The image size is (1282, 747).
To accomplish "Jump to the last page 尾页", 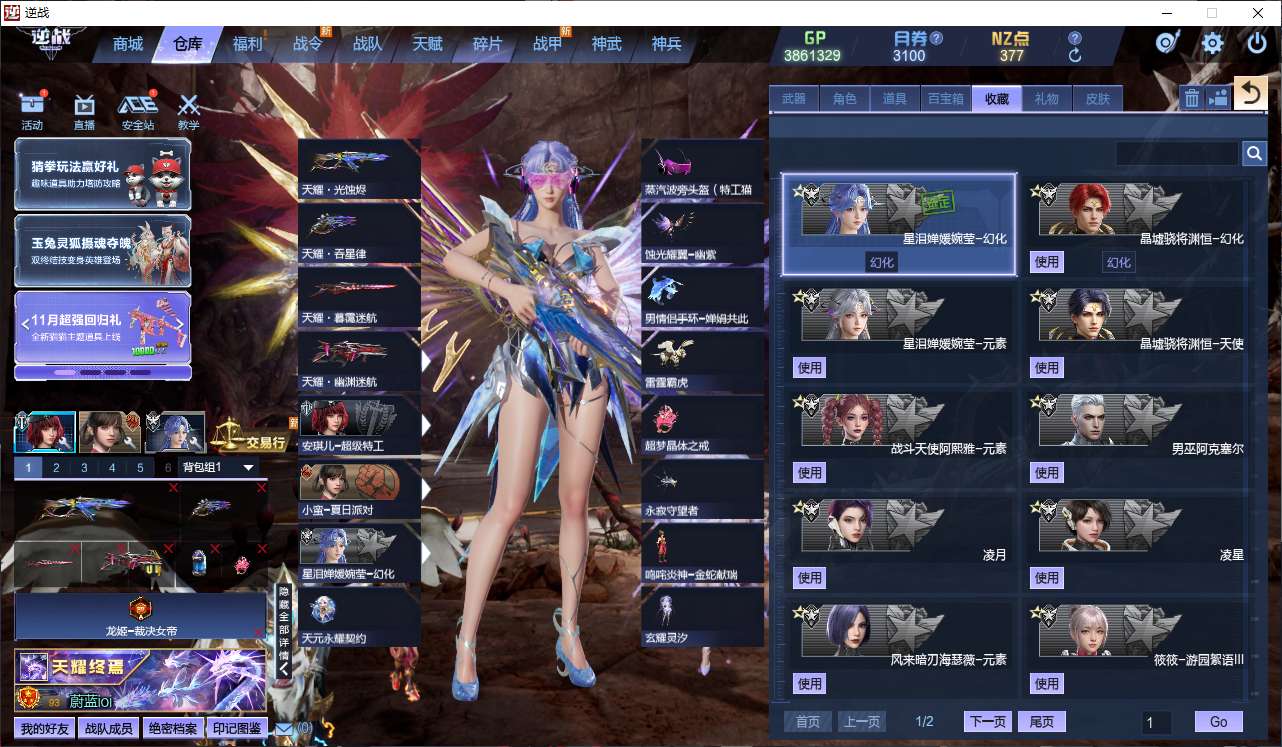I will [1041, 722].
